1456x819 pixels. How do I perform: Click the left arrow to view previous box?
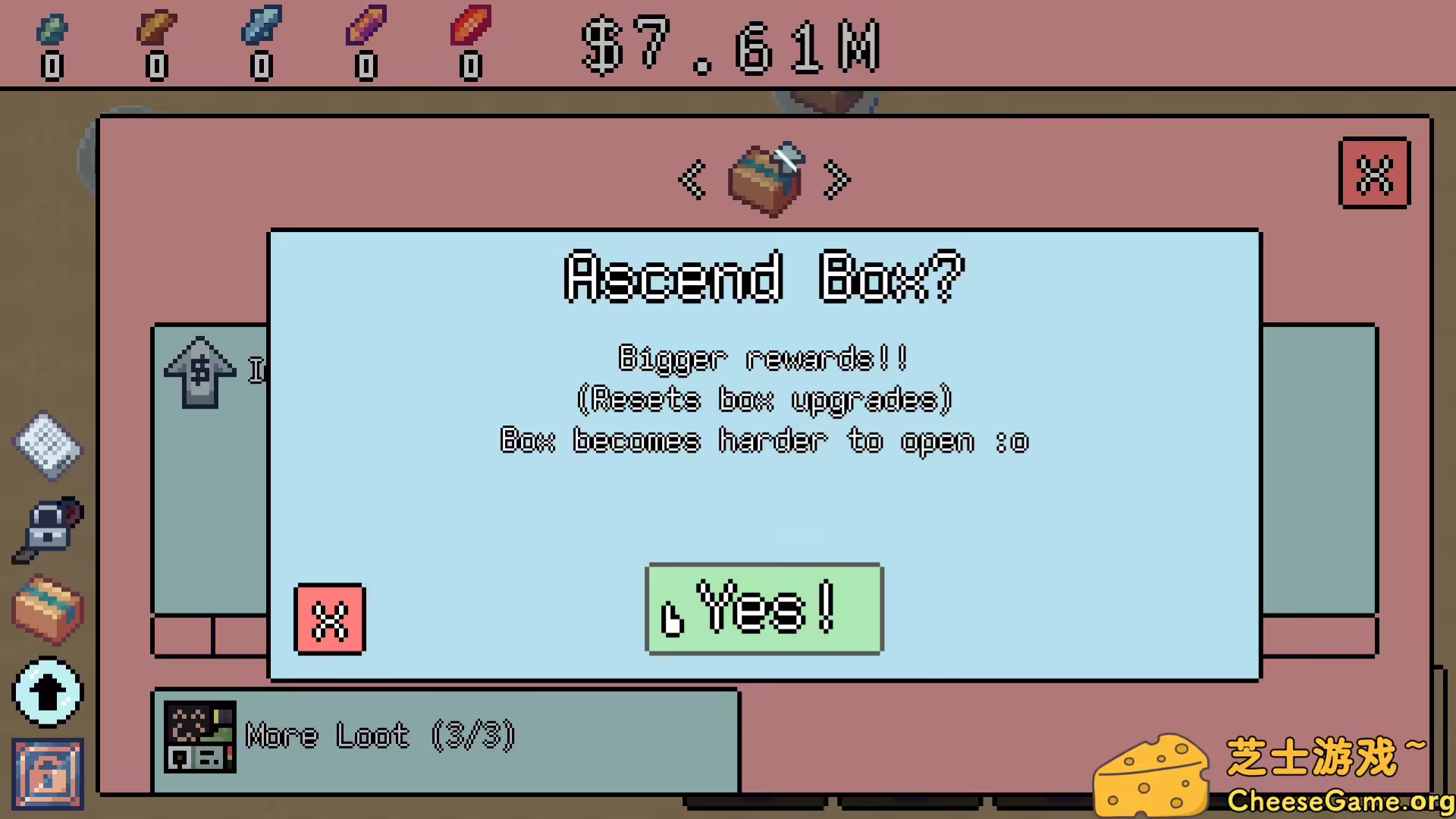click(692, 180)
